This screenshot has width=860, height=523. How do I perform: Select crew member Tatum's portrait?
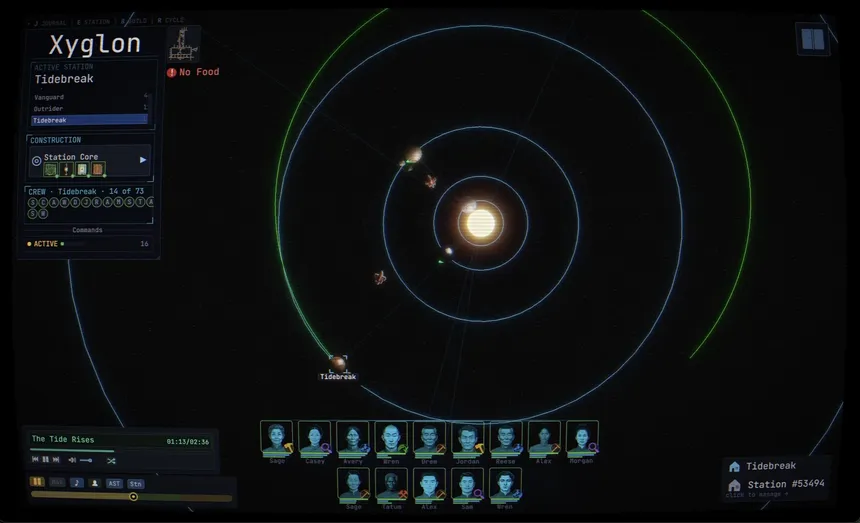pyautogui.click(x=390, y=485)
